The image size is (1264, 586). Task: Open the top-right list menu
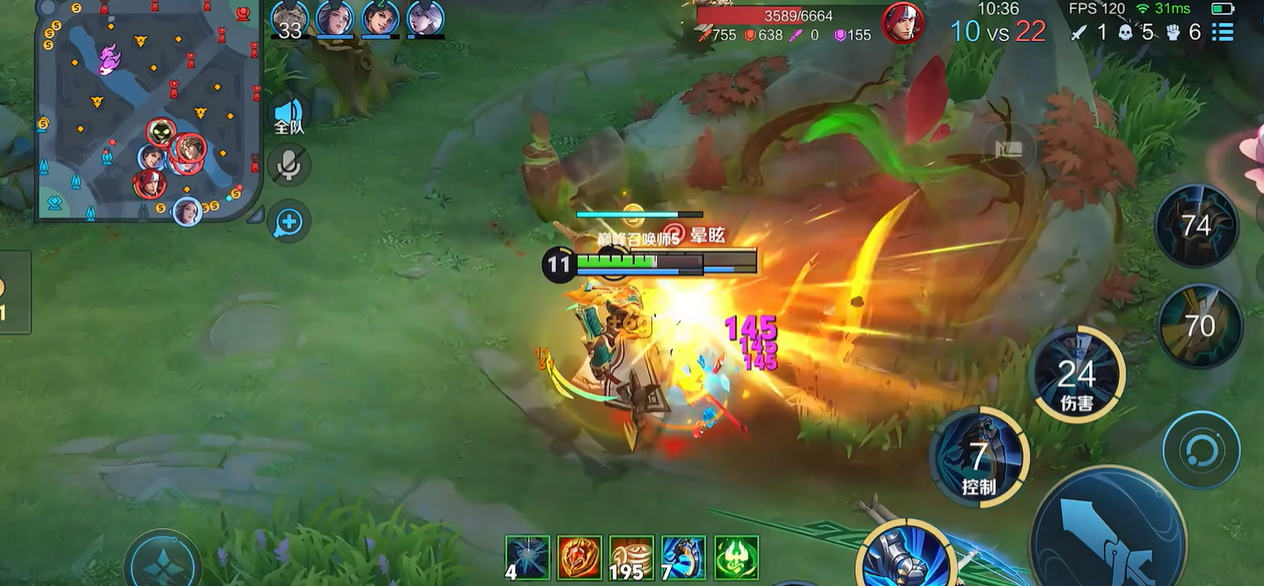1222,32
